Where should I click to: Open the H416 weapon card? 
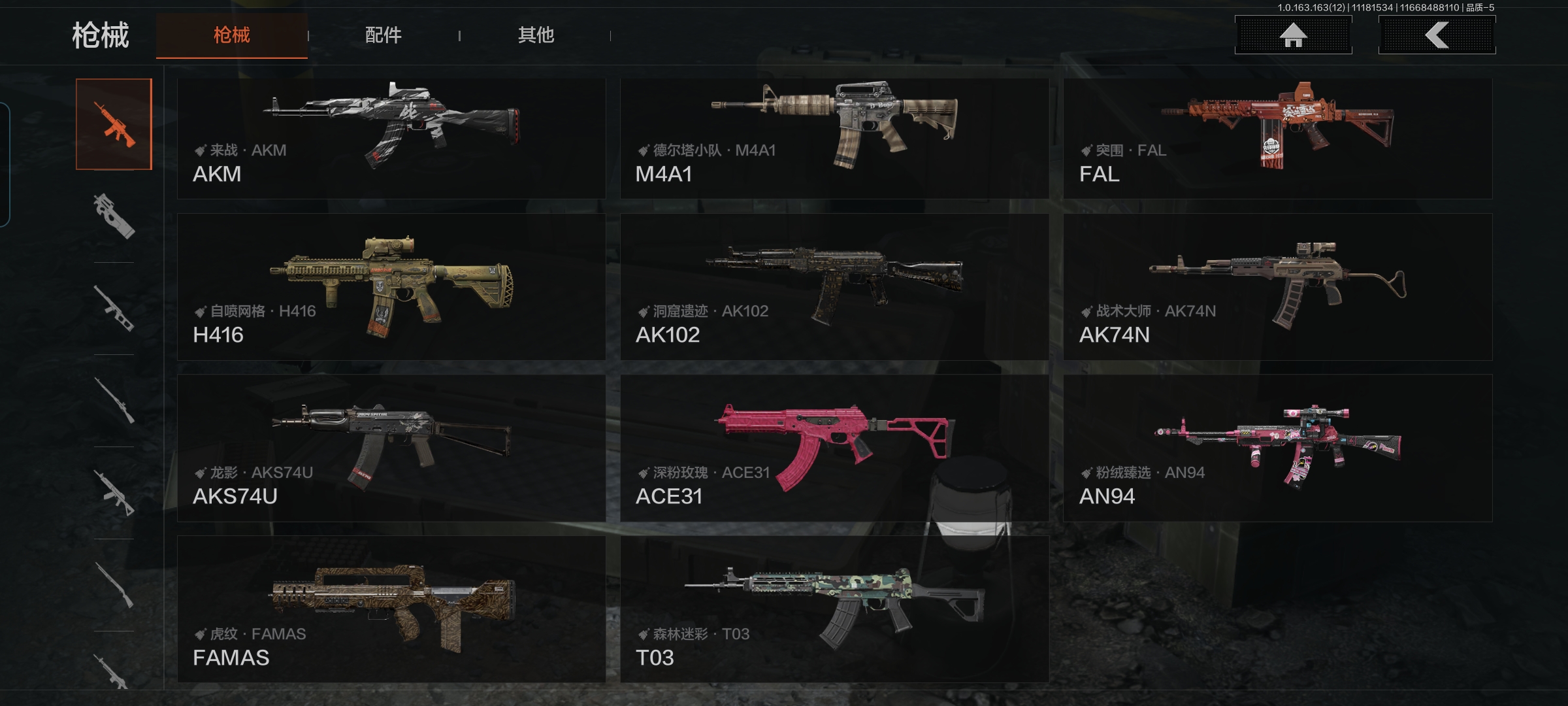tap(391, 287)
